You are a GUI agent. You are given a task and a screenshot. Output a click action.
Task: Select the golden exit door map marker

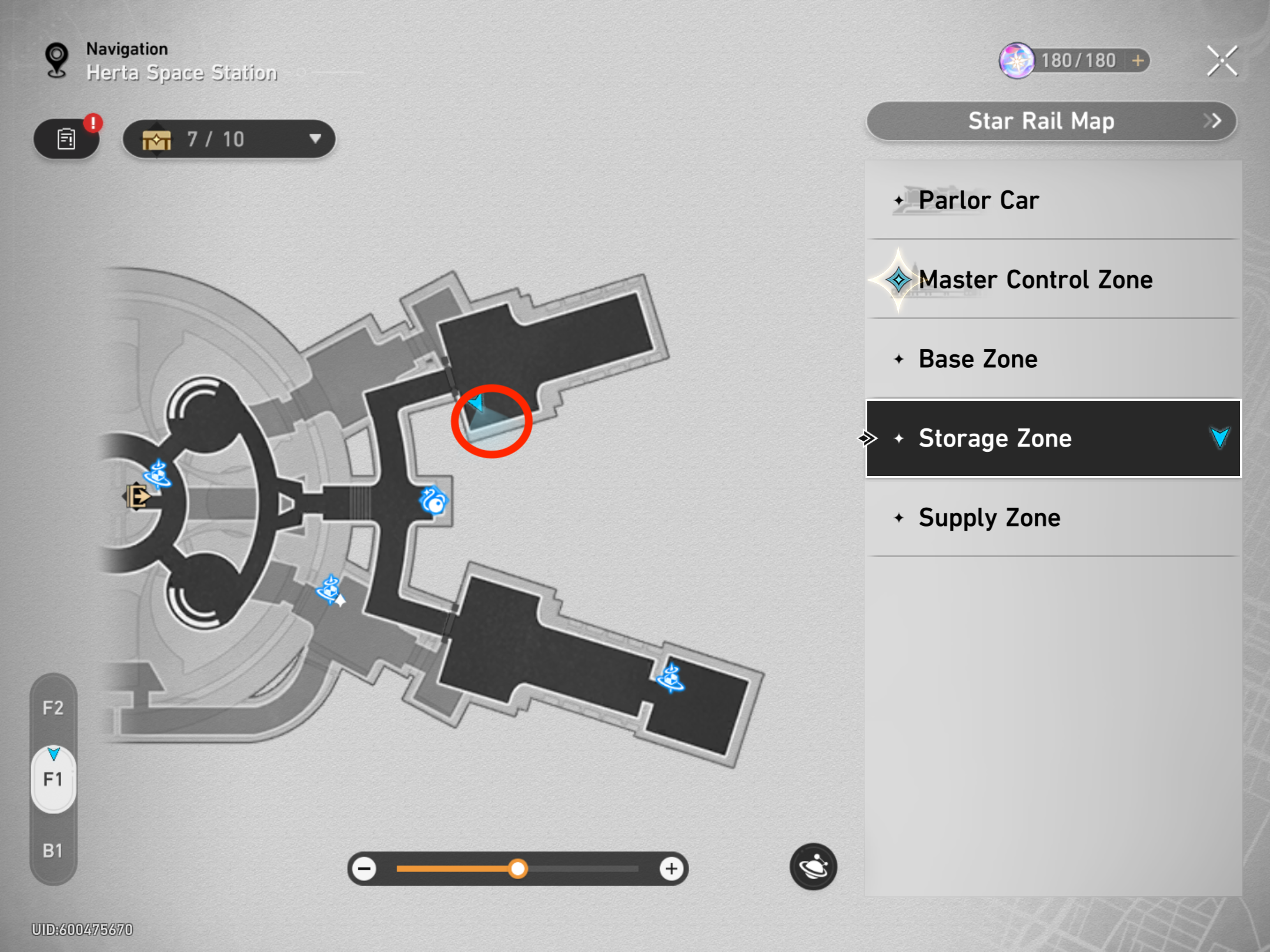click(138, 497)
